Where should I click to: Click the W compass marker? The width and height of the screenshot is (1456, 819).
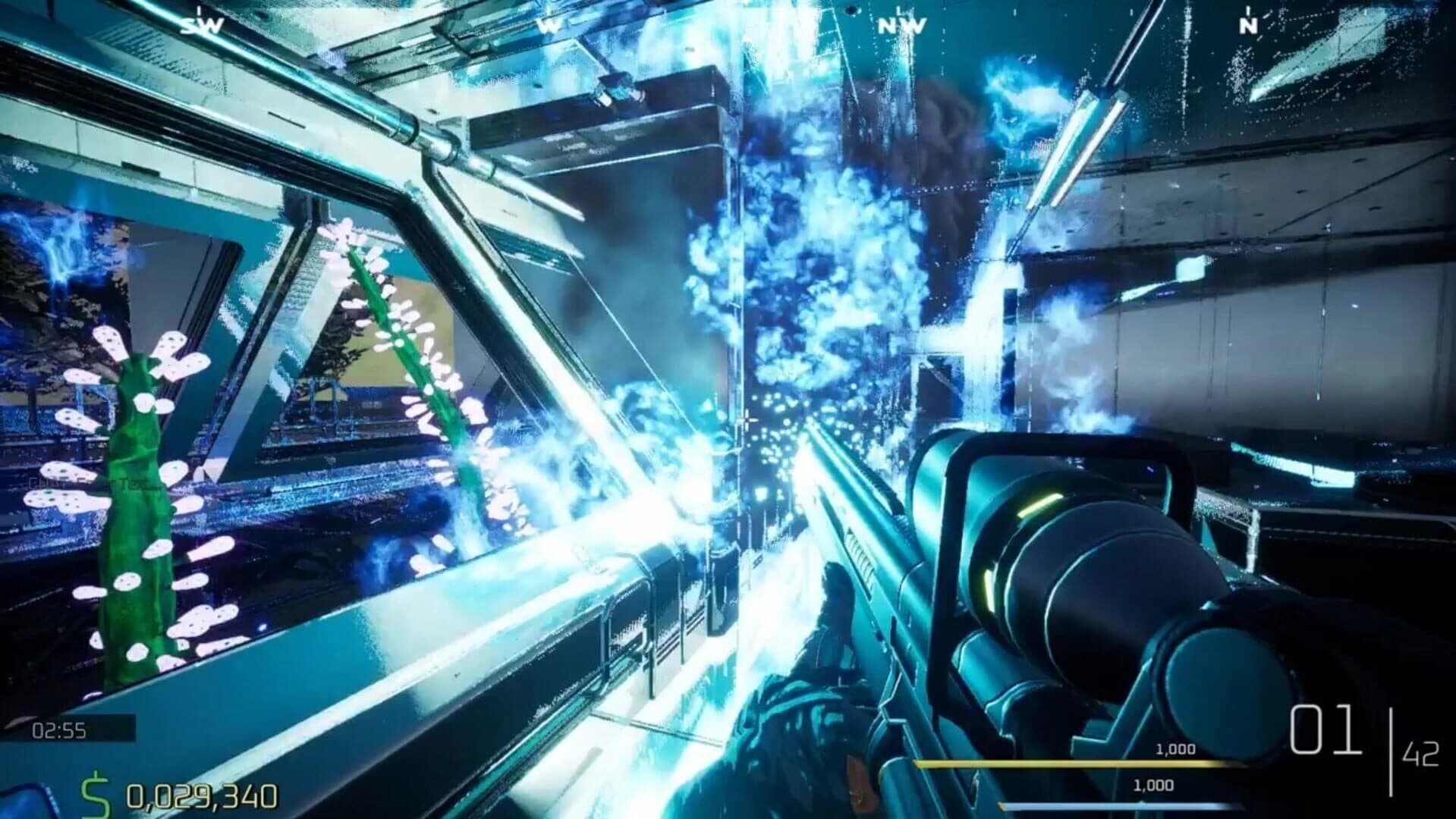point(550,24)
